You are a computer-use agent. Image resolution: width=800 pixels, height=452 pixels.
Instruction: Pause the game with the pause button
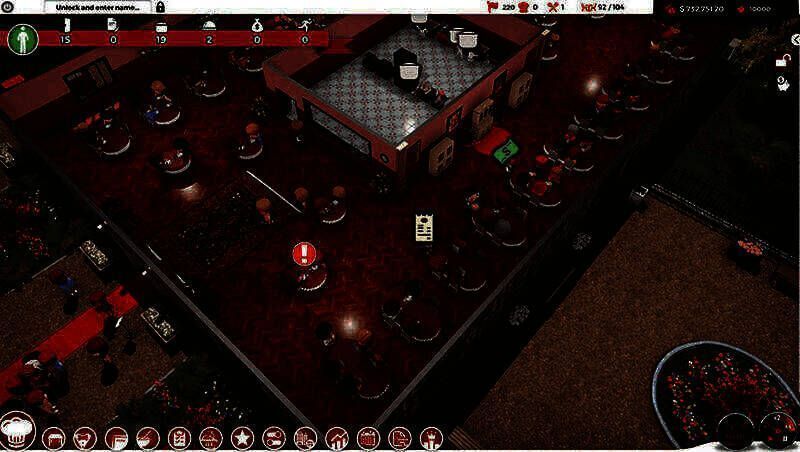[784, 436]
